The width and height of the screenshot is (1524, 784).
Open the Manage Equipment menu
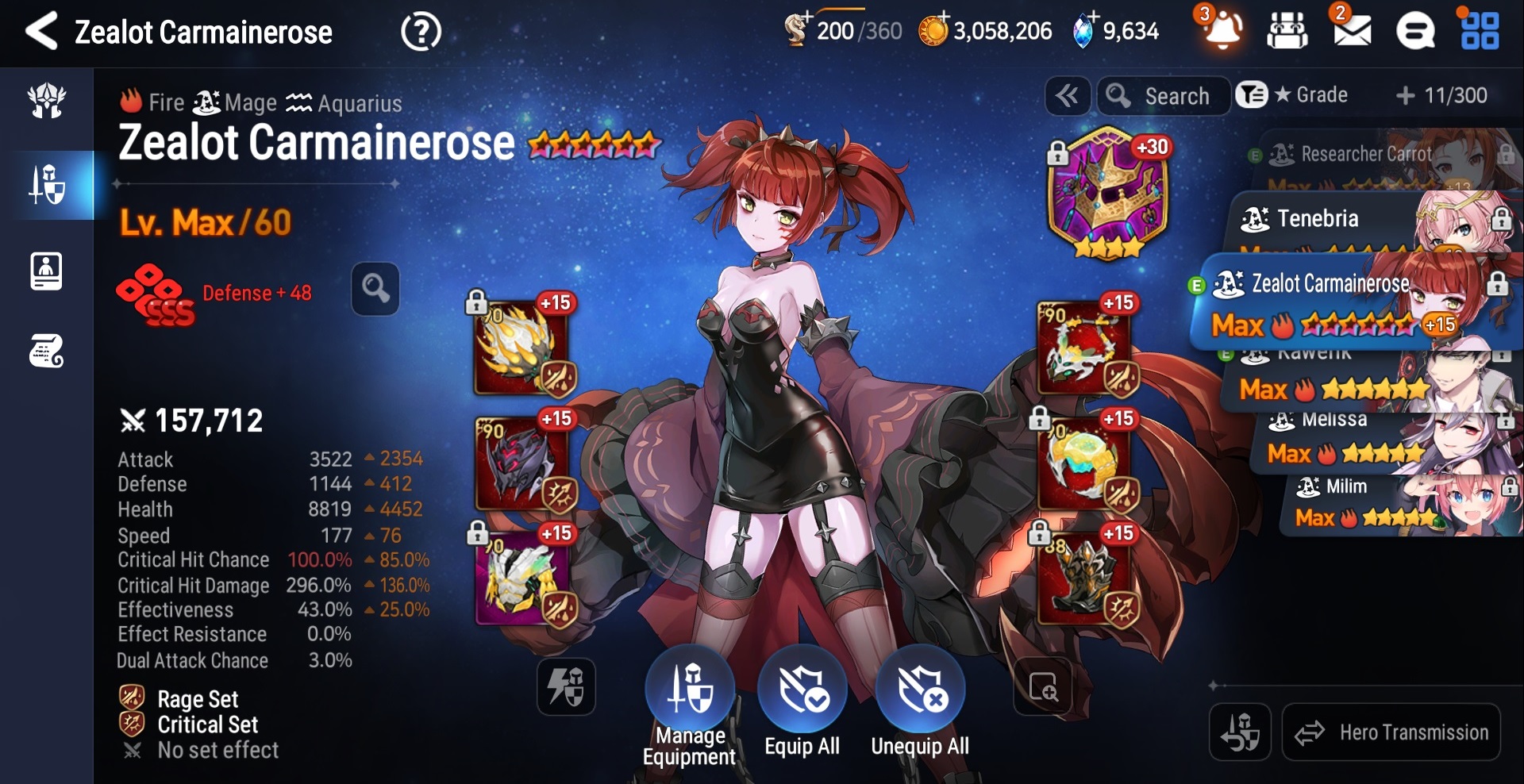pyautogui.click(x=690, y=690)
